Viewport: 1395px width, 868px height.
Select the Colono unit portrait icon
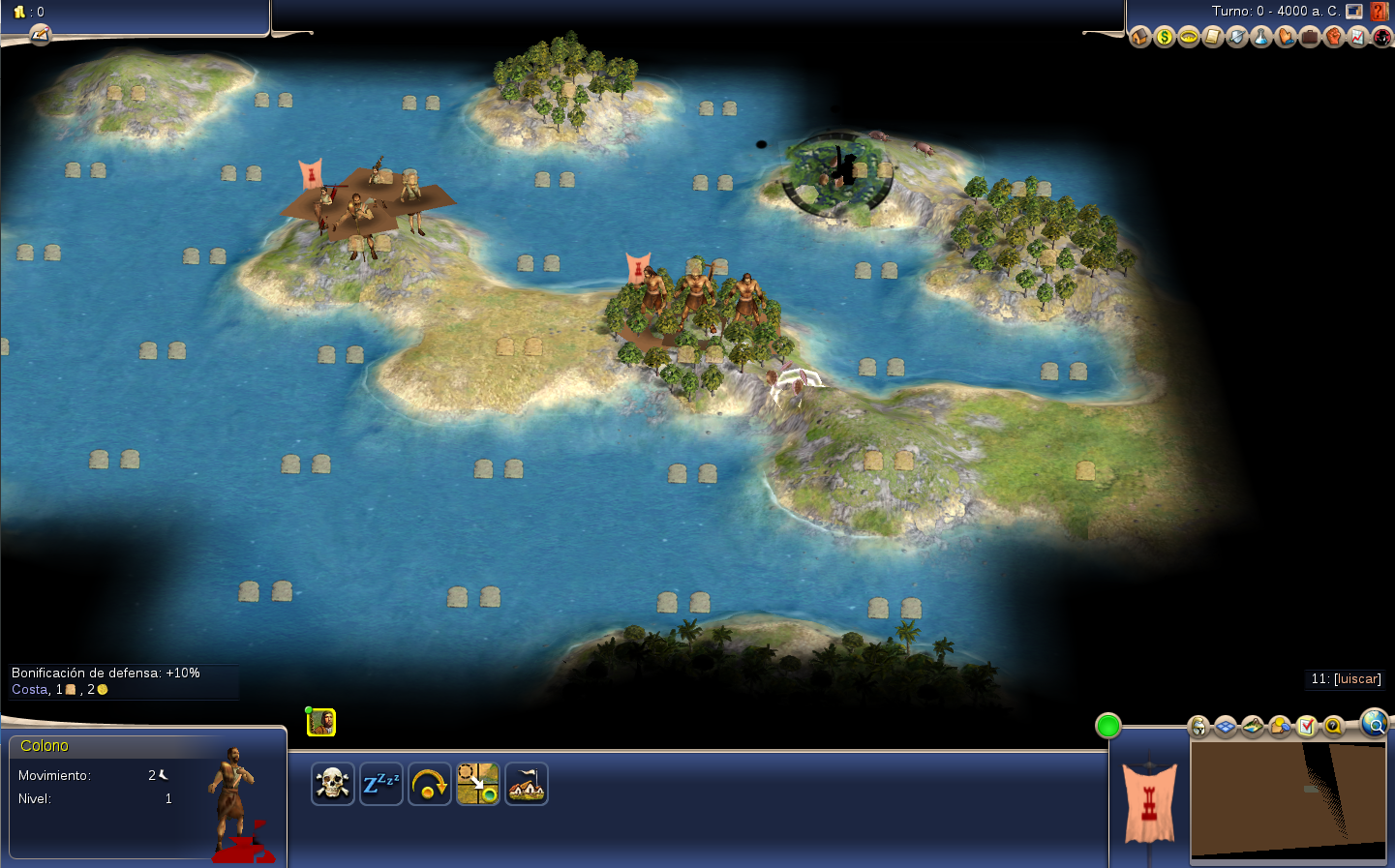coord(321,722)
